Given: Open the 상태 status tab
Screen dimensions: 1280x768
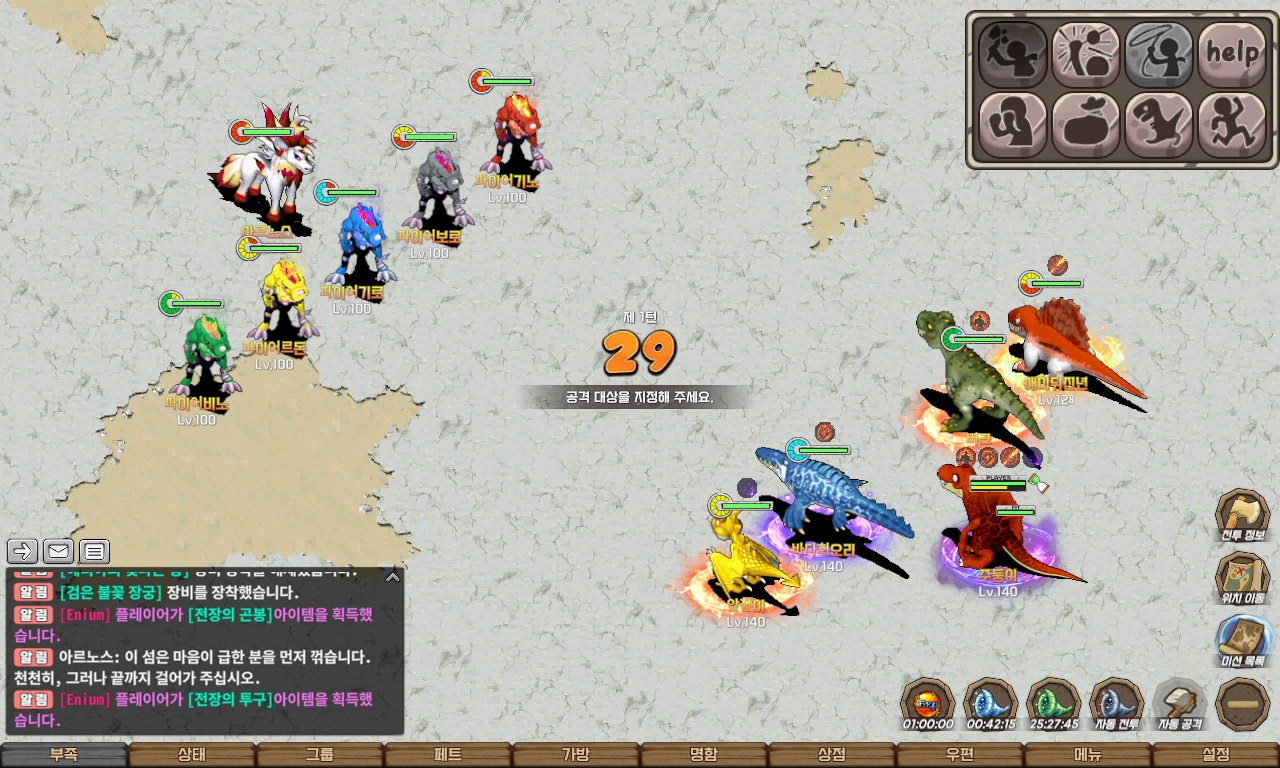Looking at the screenshot, I should tap(192, 755).
